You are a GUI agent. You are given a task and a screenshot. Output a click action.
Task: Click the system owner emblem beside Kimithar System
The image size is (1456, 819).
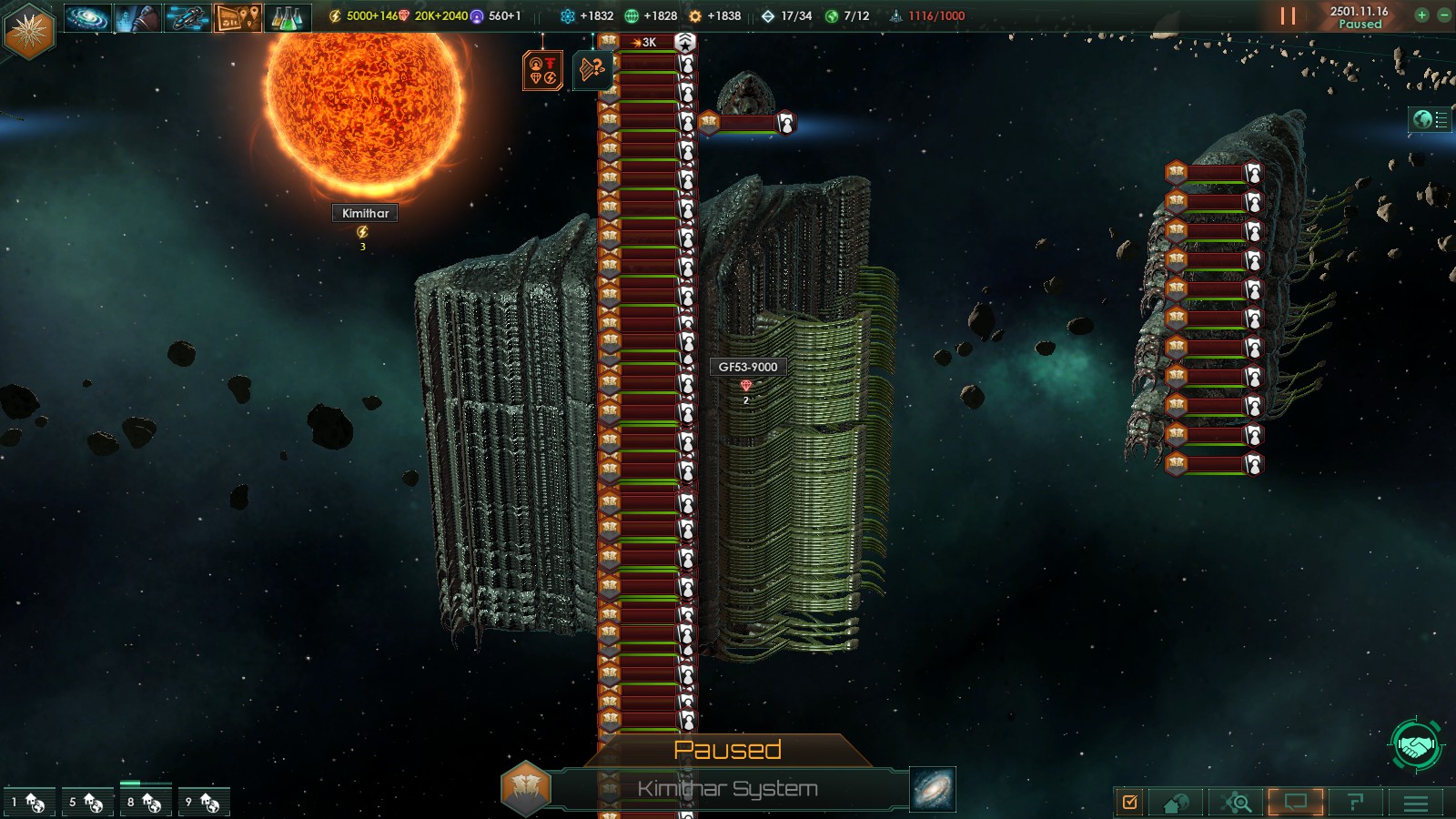coord(525,787)
